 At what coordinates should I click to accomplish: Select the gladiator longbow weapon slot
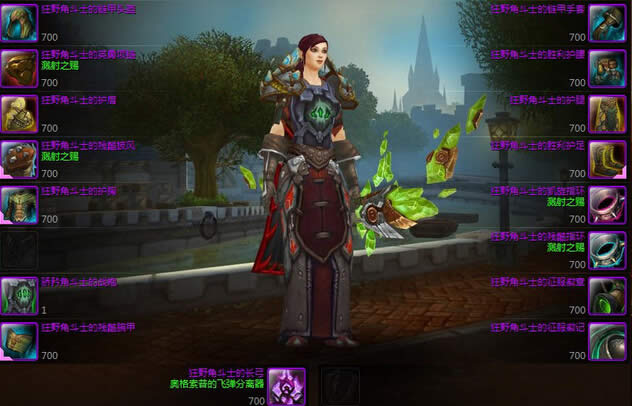point(287,386)
